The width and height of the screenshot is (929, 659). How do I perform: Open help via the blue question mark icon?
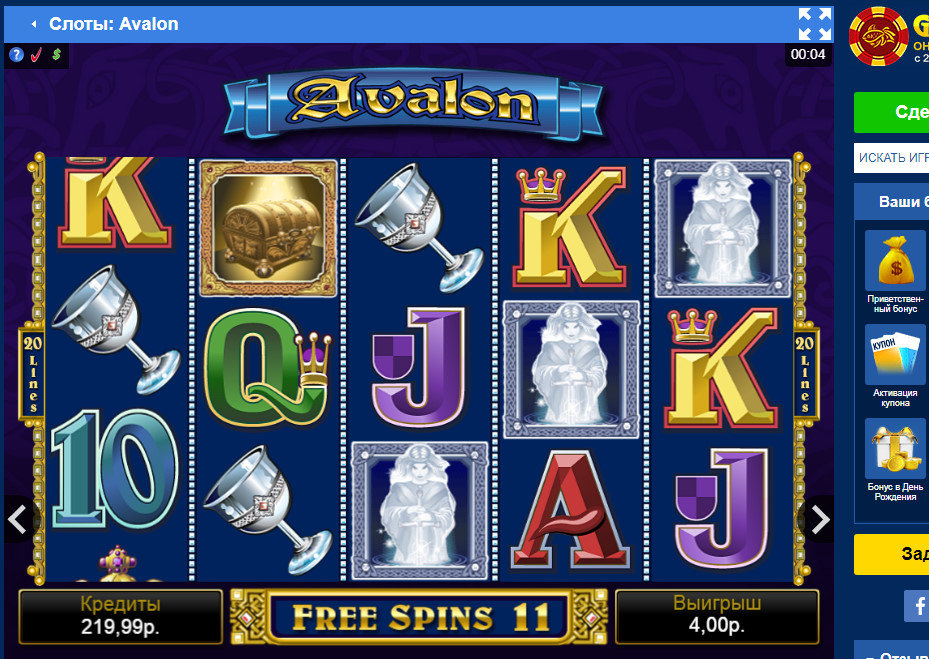pyautogui.click(x=17, y=54)
